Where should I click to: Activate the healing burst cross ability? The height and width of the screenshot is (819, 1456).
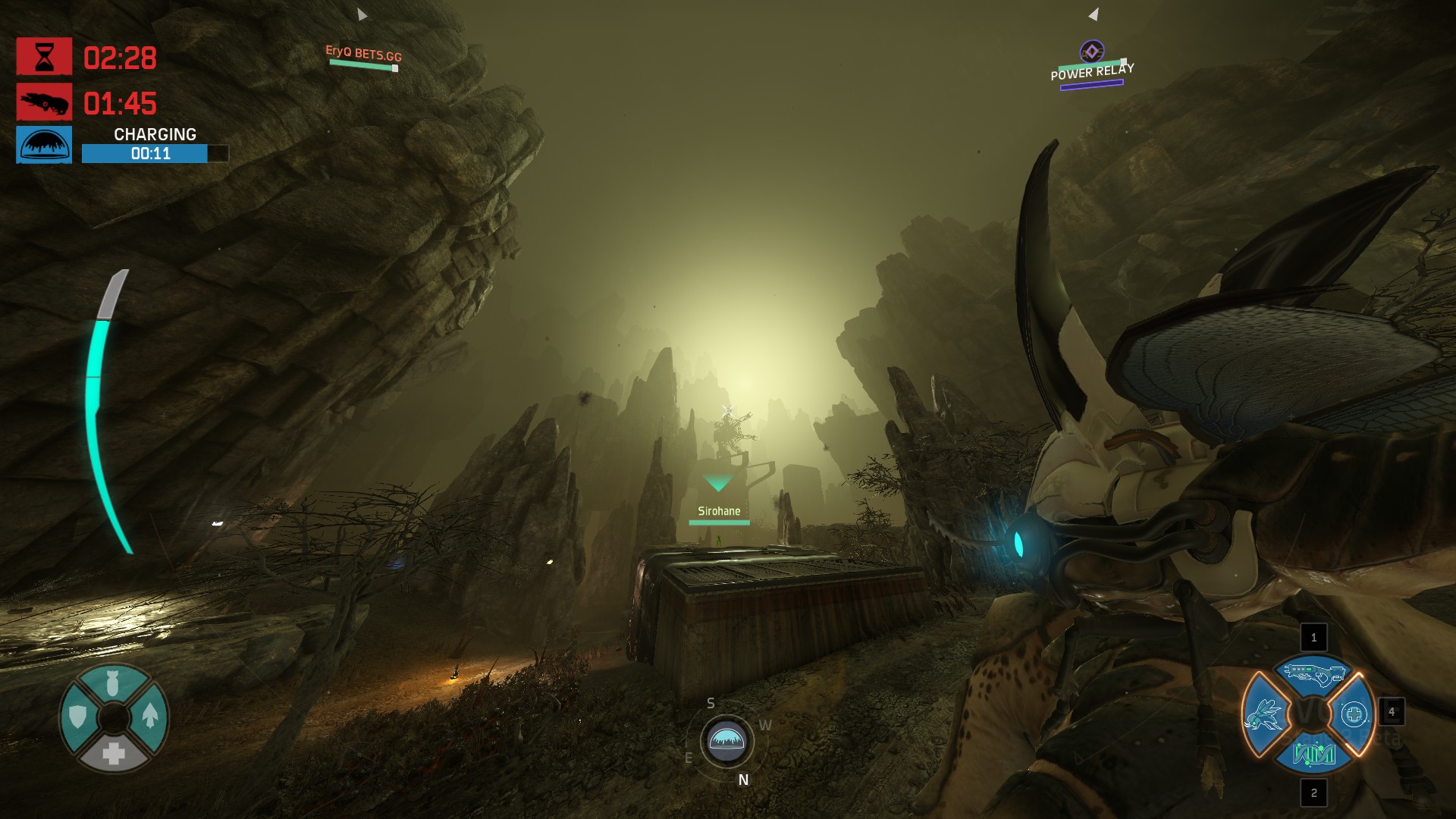(1354, 714)
